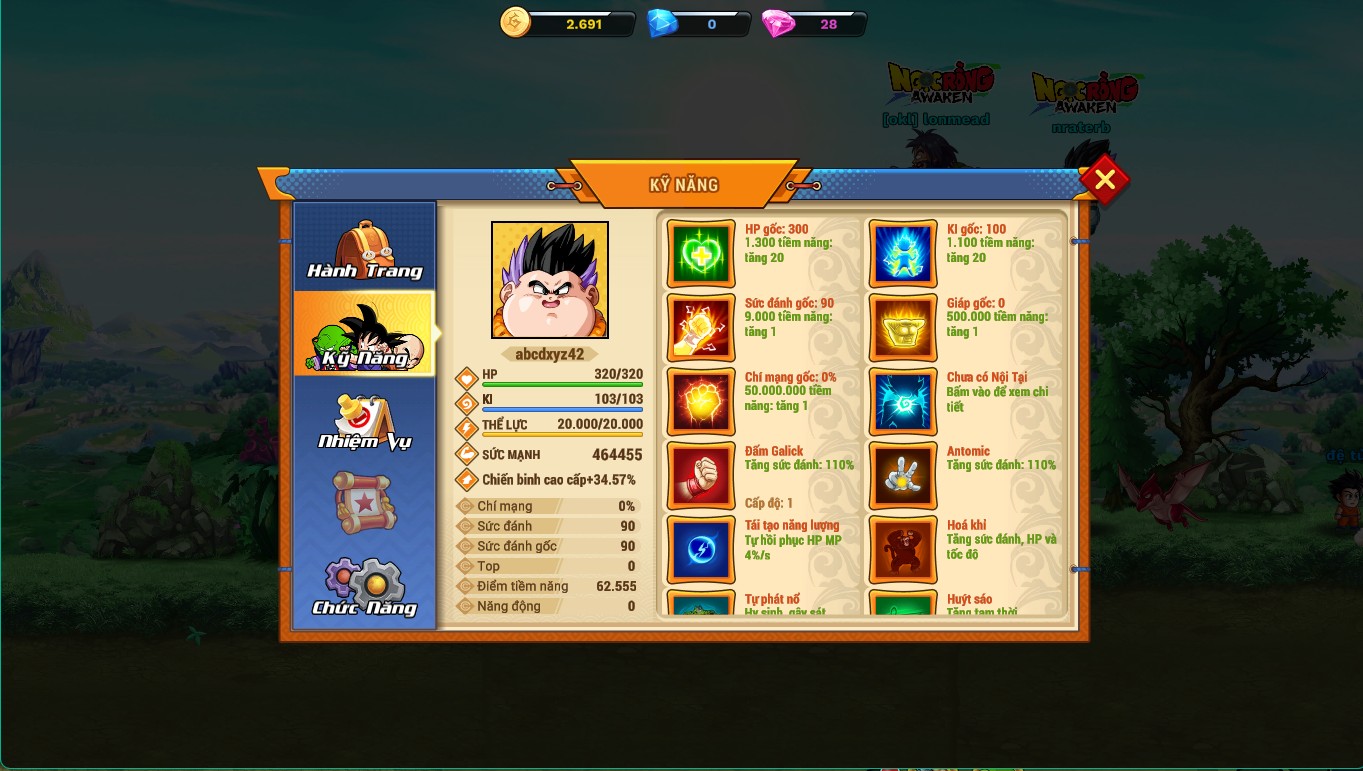Image resolution: width=1363 pixels, height=771 pixels.
Task: Raise Giáp gốc golden armor stat
Action: [x=903, y=328]
